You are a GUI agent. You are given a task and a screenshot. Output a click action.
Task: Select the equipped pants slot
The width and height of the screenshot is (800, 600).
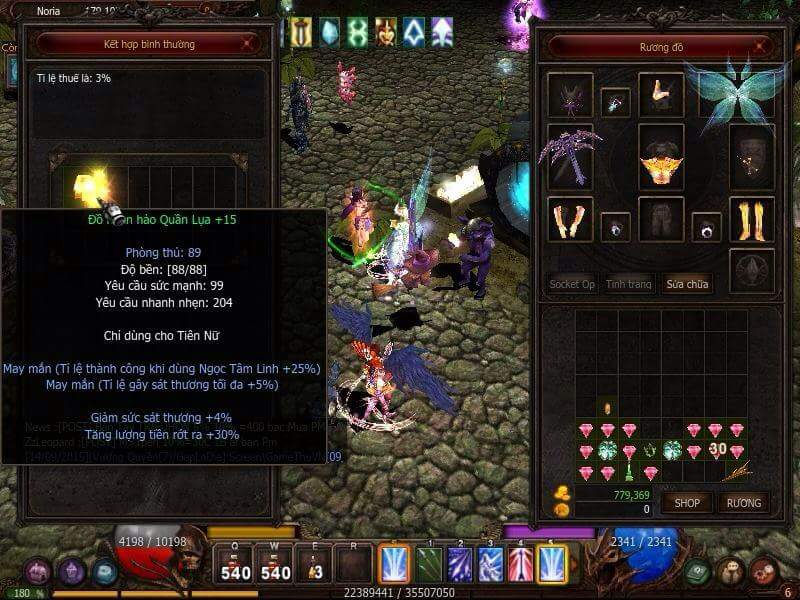coord(661,219)
